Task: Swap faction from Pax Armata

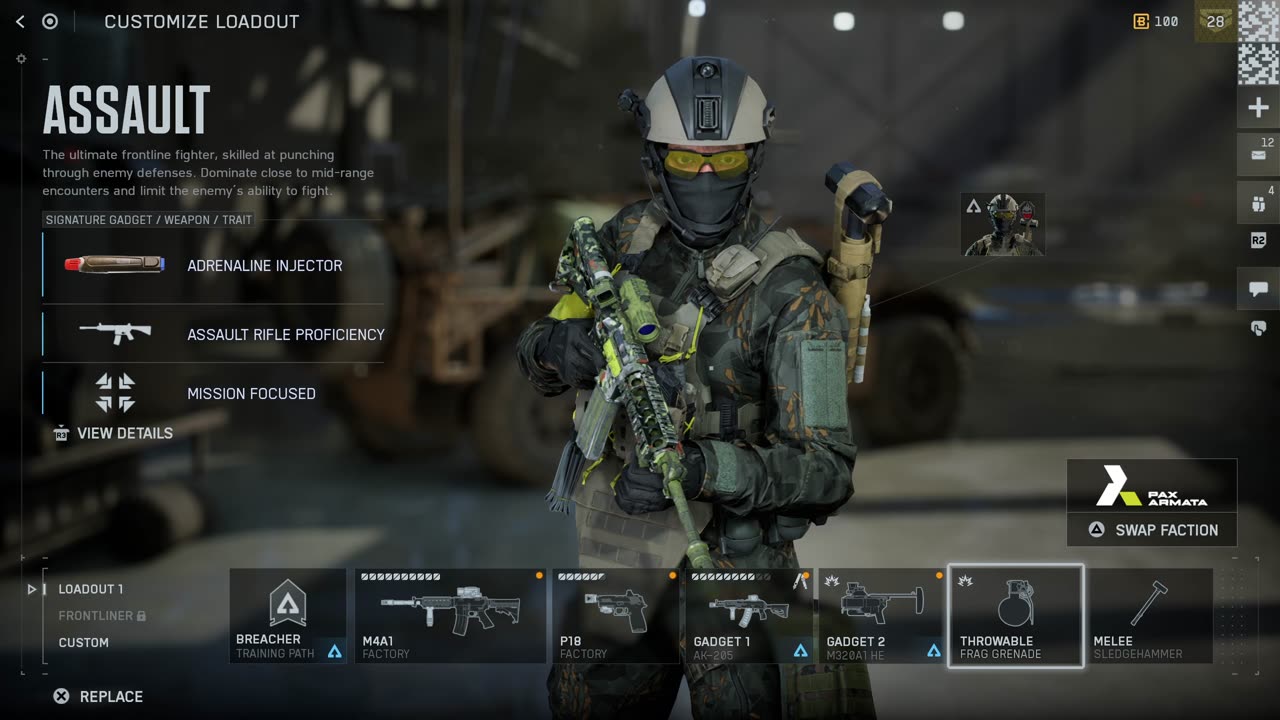Action: 1152,530
